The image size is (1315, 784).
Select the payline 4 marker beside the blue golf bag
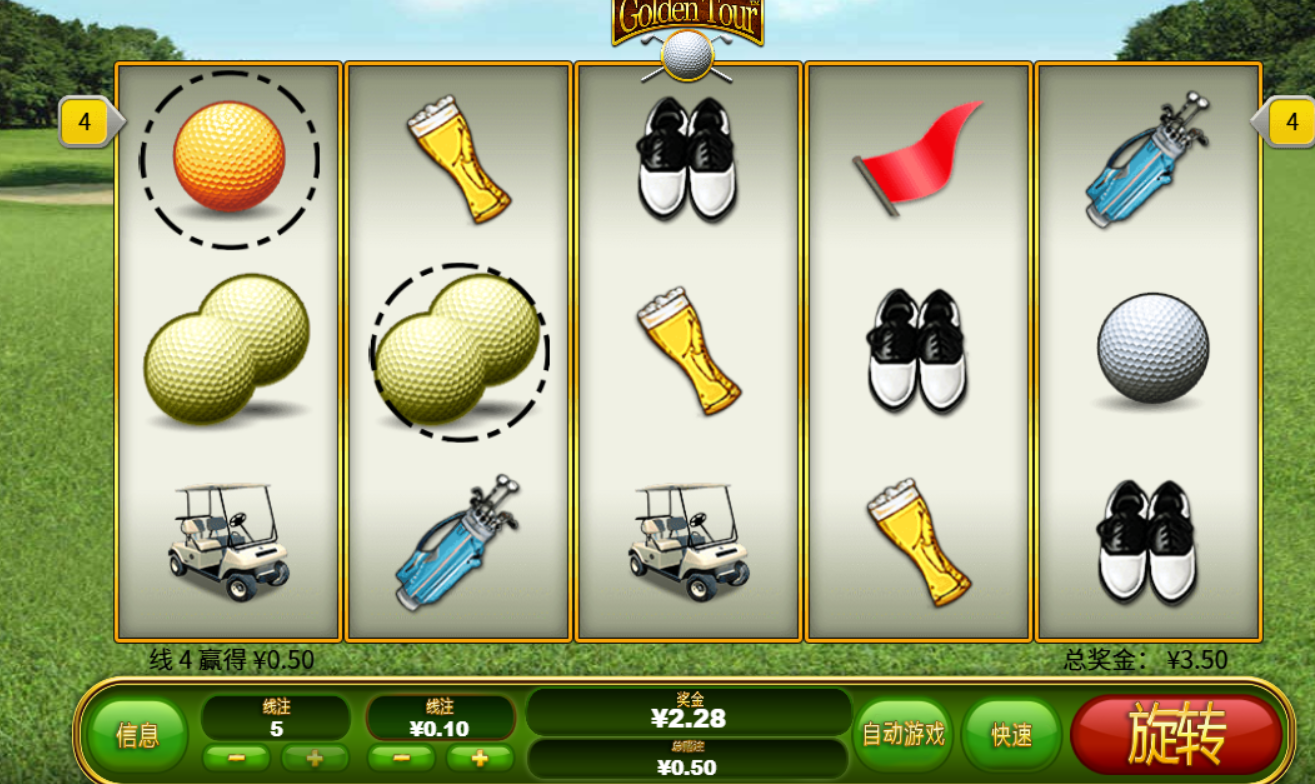(1291, 122)
